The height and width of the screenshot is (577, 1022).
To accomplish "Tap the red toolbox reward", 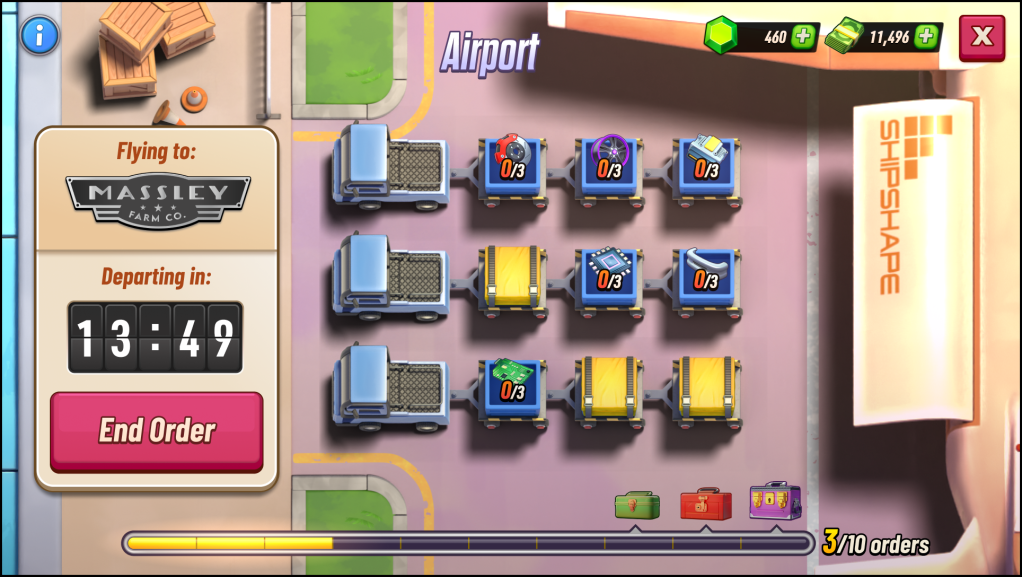I will click(x=705, y=503).
